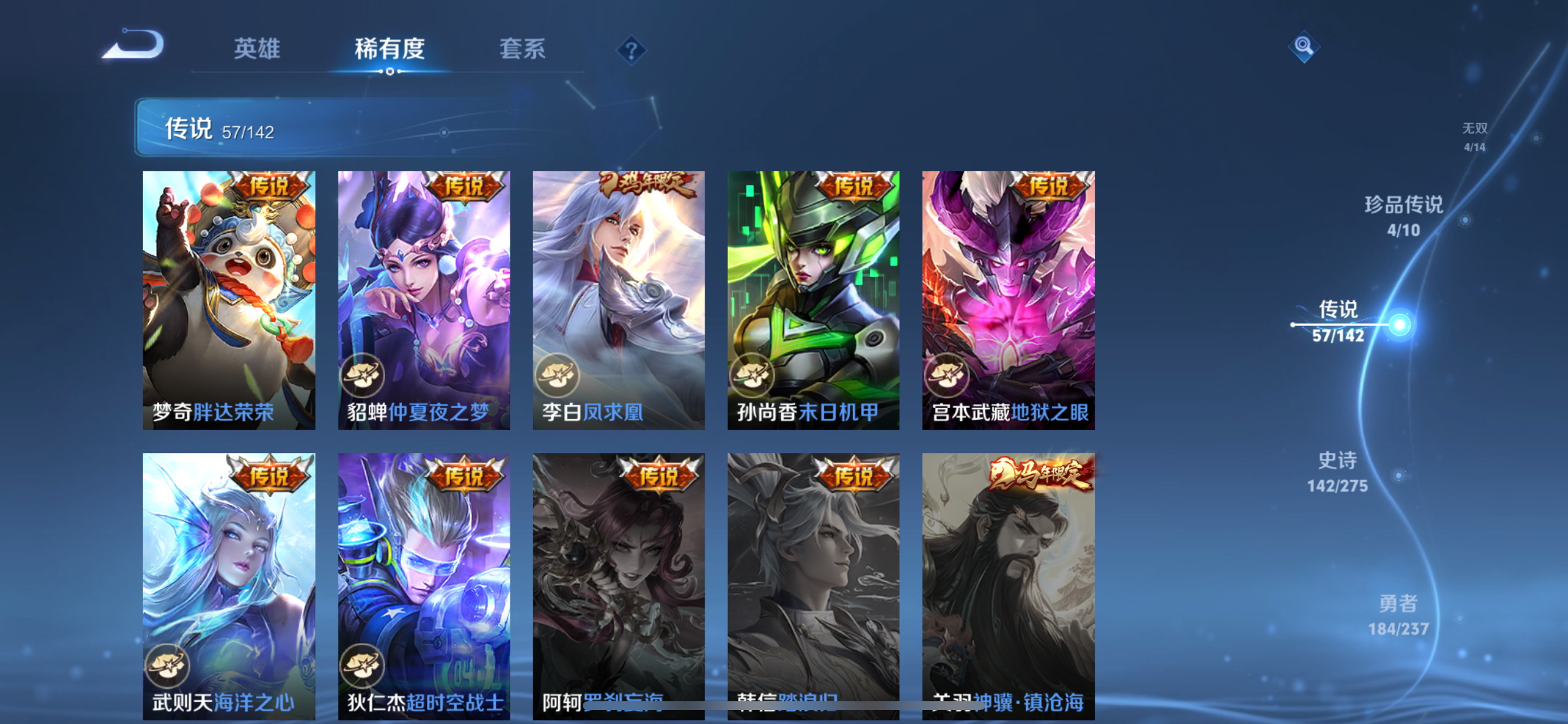The height and width of the screenshot is (724, 1568).
Task: Click the help question mark icon
Action: point(632,50)
